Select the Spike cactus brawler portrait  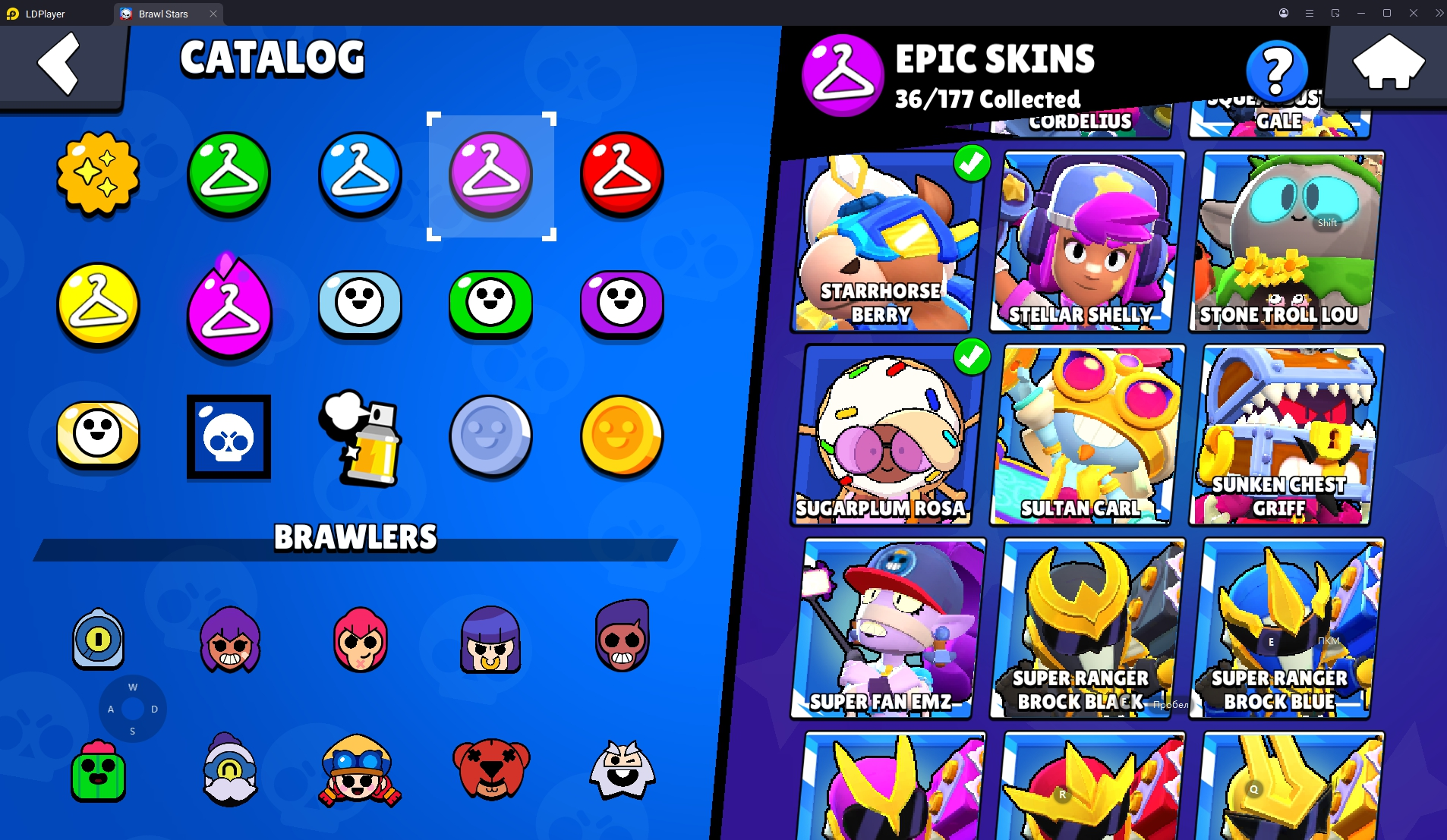pos(97,771)
